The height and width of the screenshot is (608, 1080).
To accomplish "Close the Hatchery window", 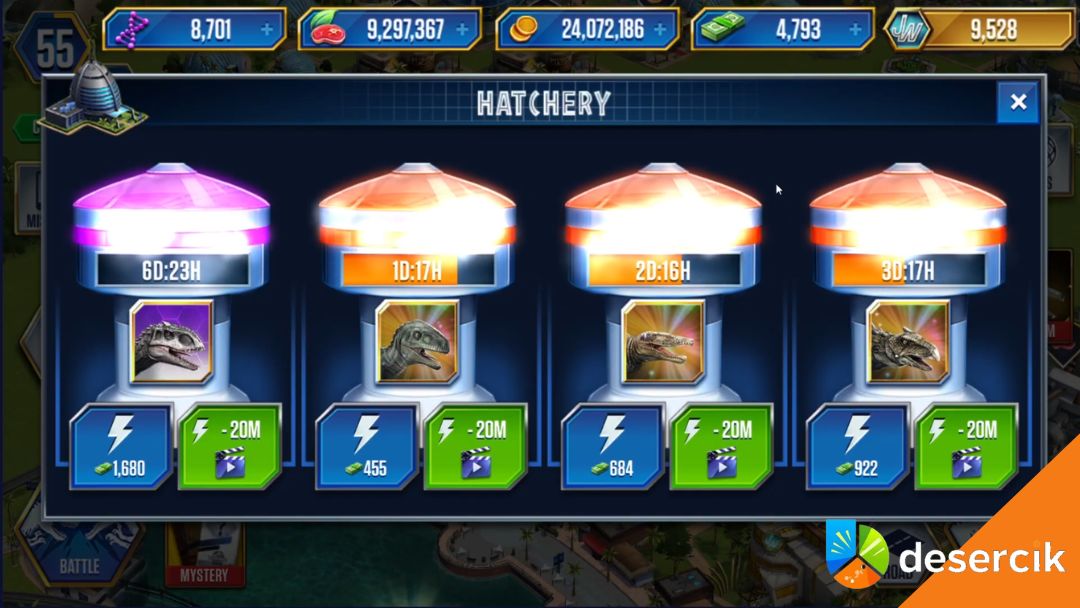I will (x=1018, y=102).
